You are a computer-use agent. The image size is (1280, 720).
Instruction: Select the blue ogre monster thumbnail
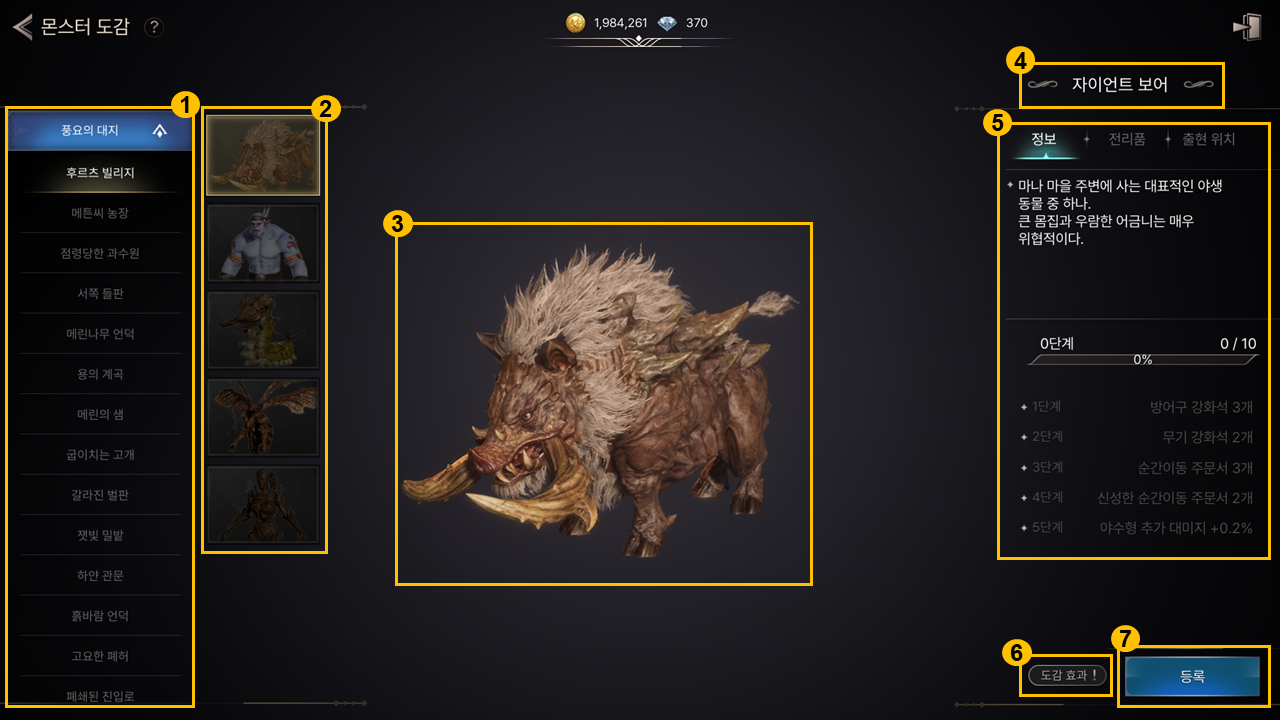click(x=263, y=243)
